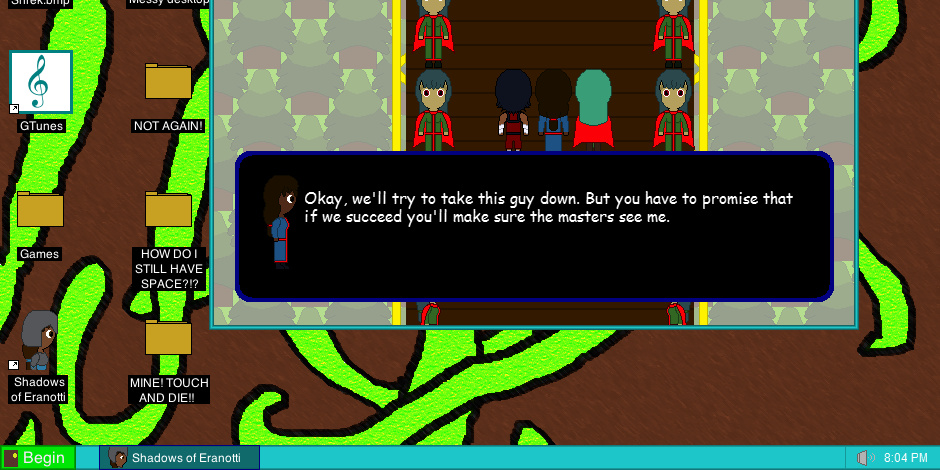940x470 pixels.
Task: Open the MINE! TOUCH AND DIE!! folder
Action: click(168, 338)
